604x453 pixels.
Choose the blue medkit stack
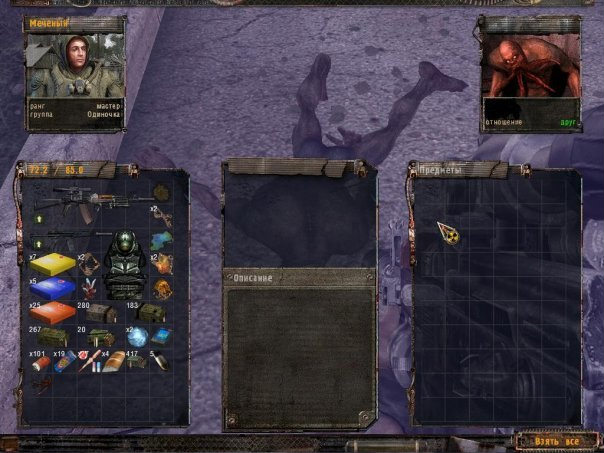pyautogui.click(x=51, y=289)
